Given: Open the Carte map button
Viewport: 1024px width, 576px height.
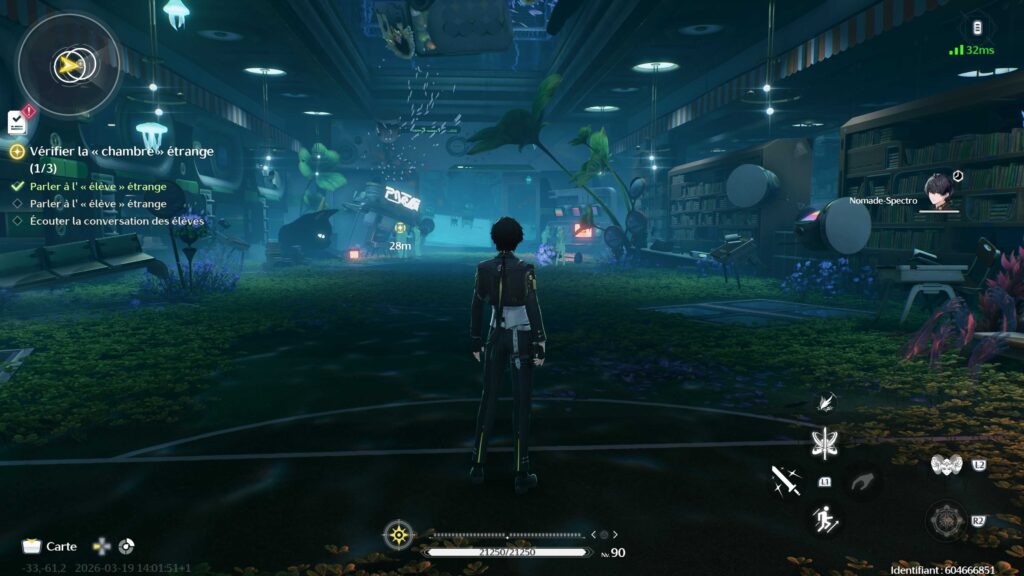Looking at the screenshot, I should coord(50,546).
